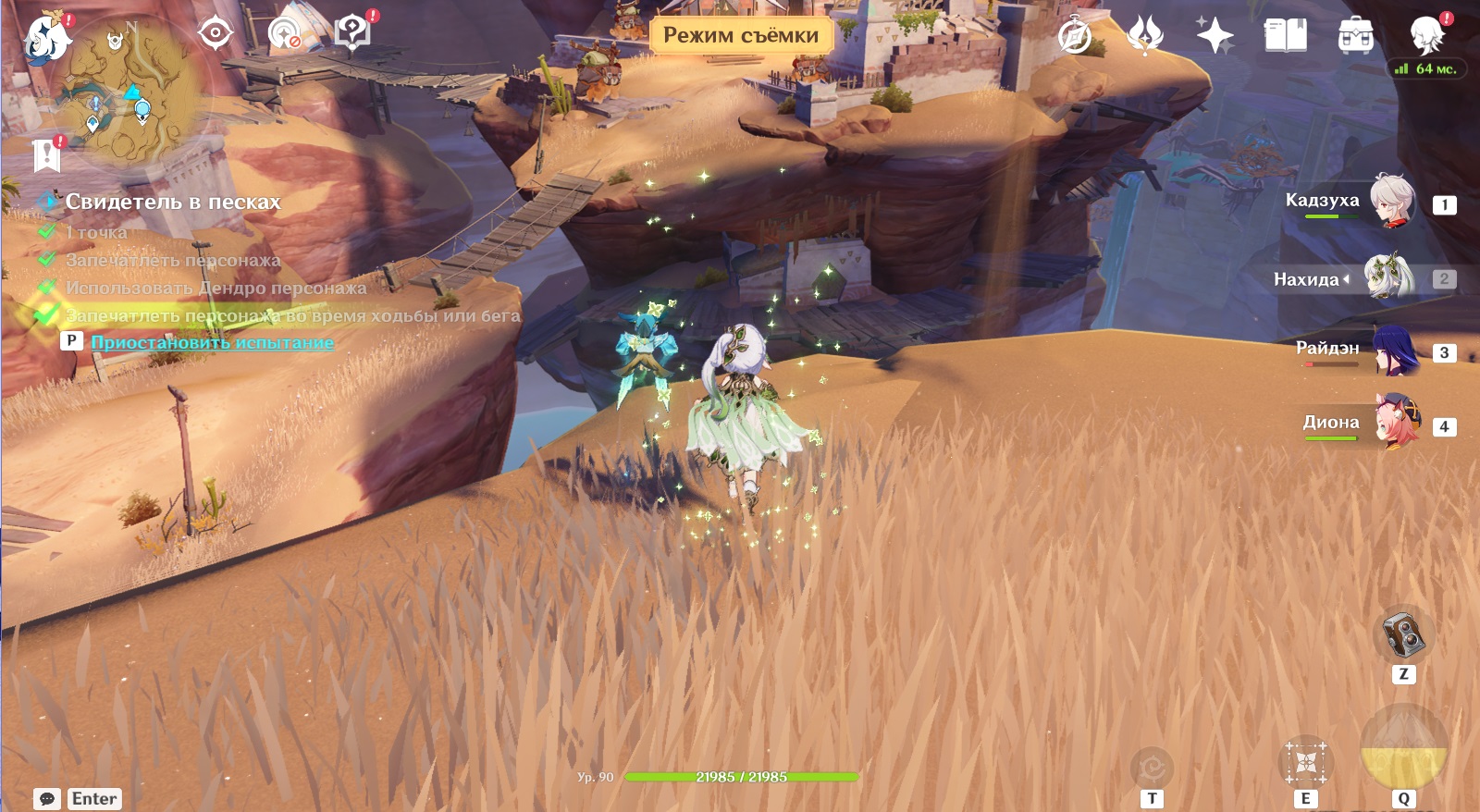Open the minimap to view the full map

point(129,92)
